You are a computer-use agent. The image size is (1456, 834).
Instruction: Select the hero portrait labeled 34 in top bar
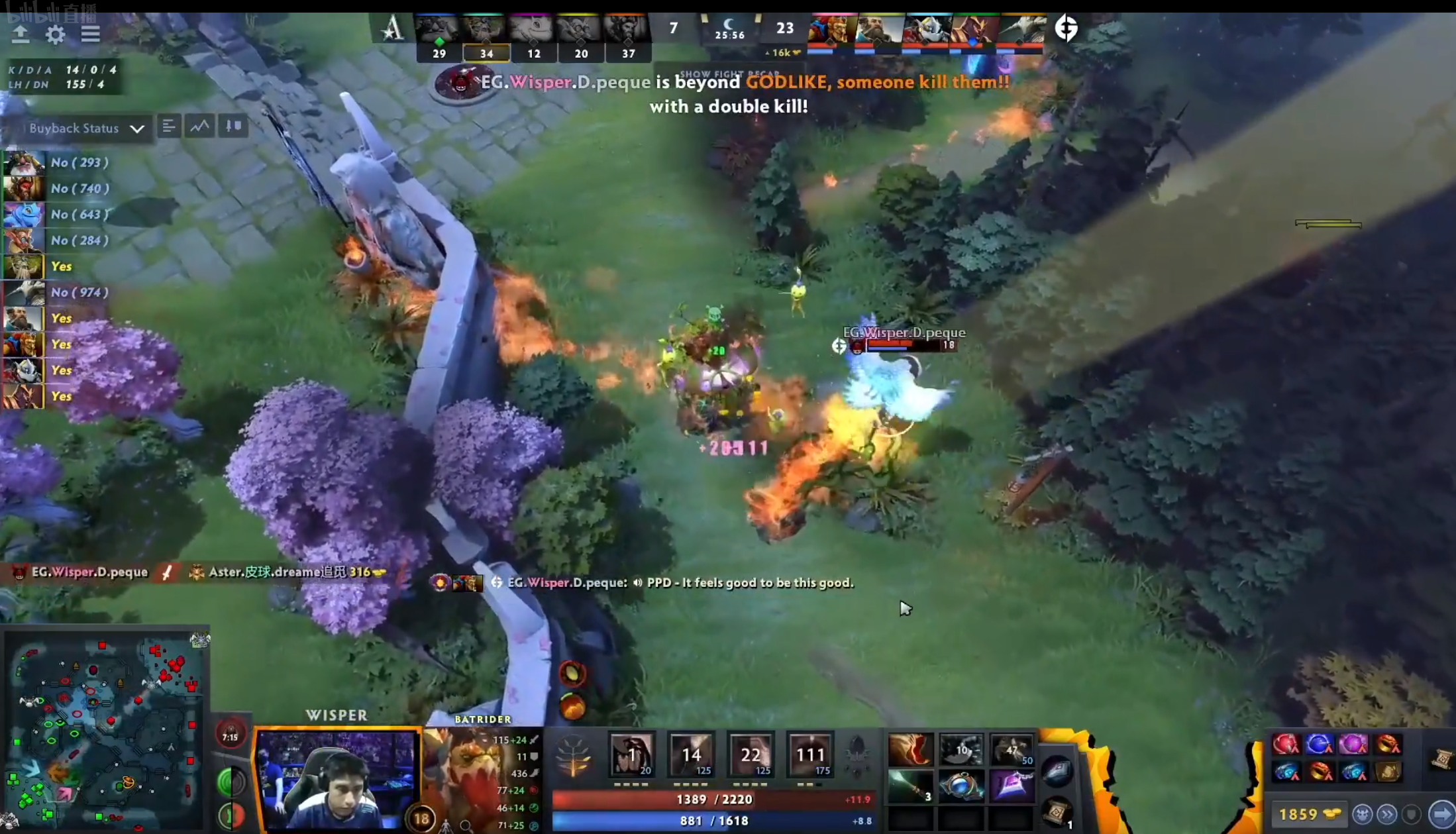click(486, 30)
